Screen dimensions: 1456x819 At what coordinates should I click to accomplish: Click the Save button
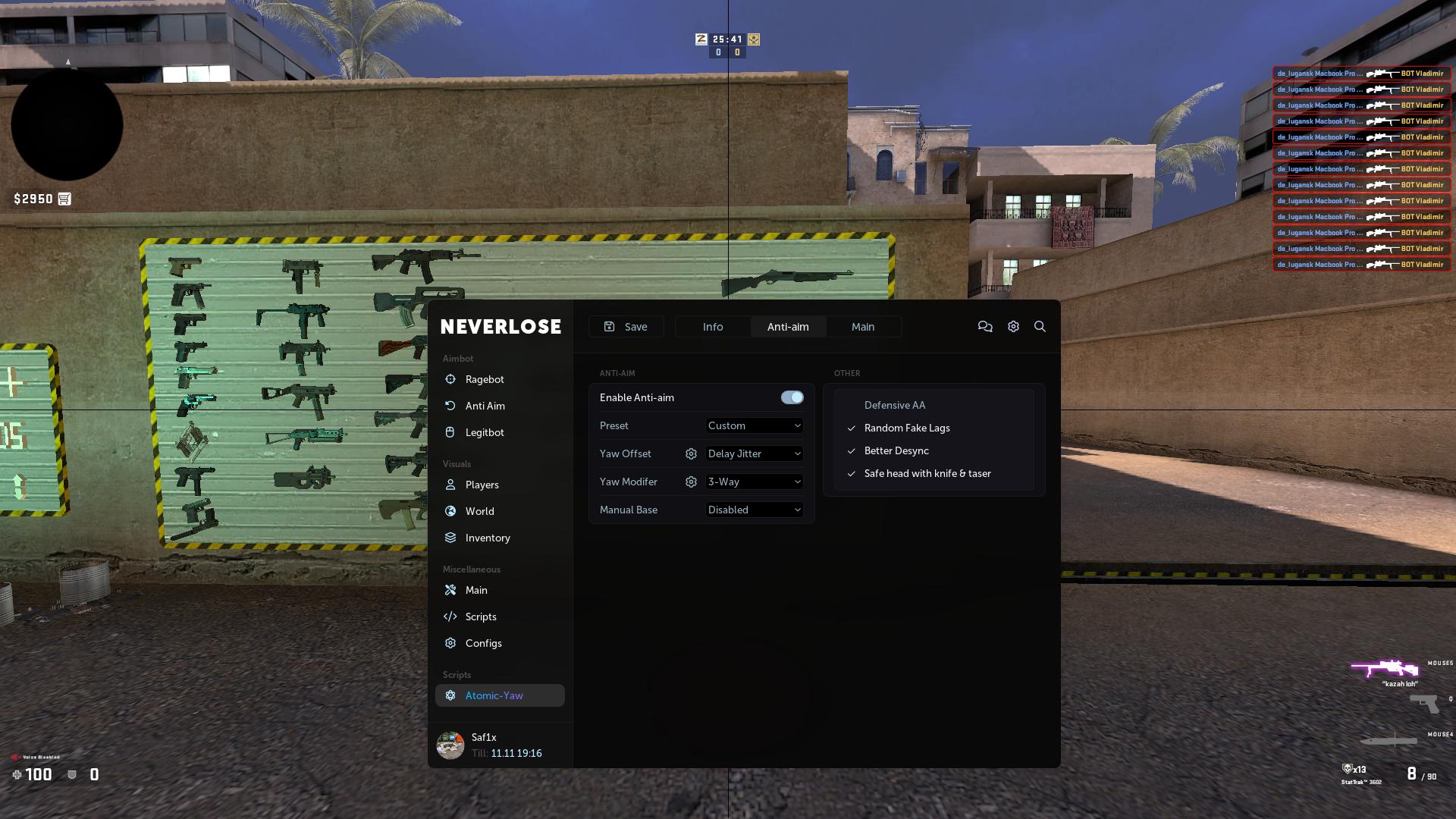[626, 326]
